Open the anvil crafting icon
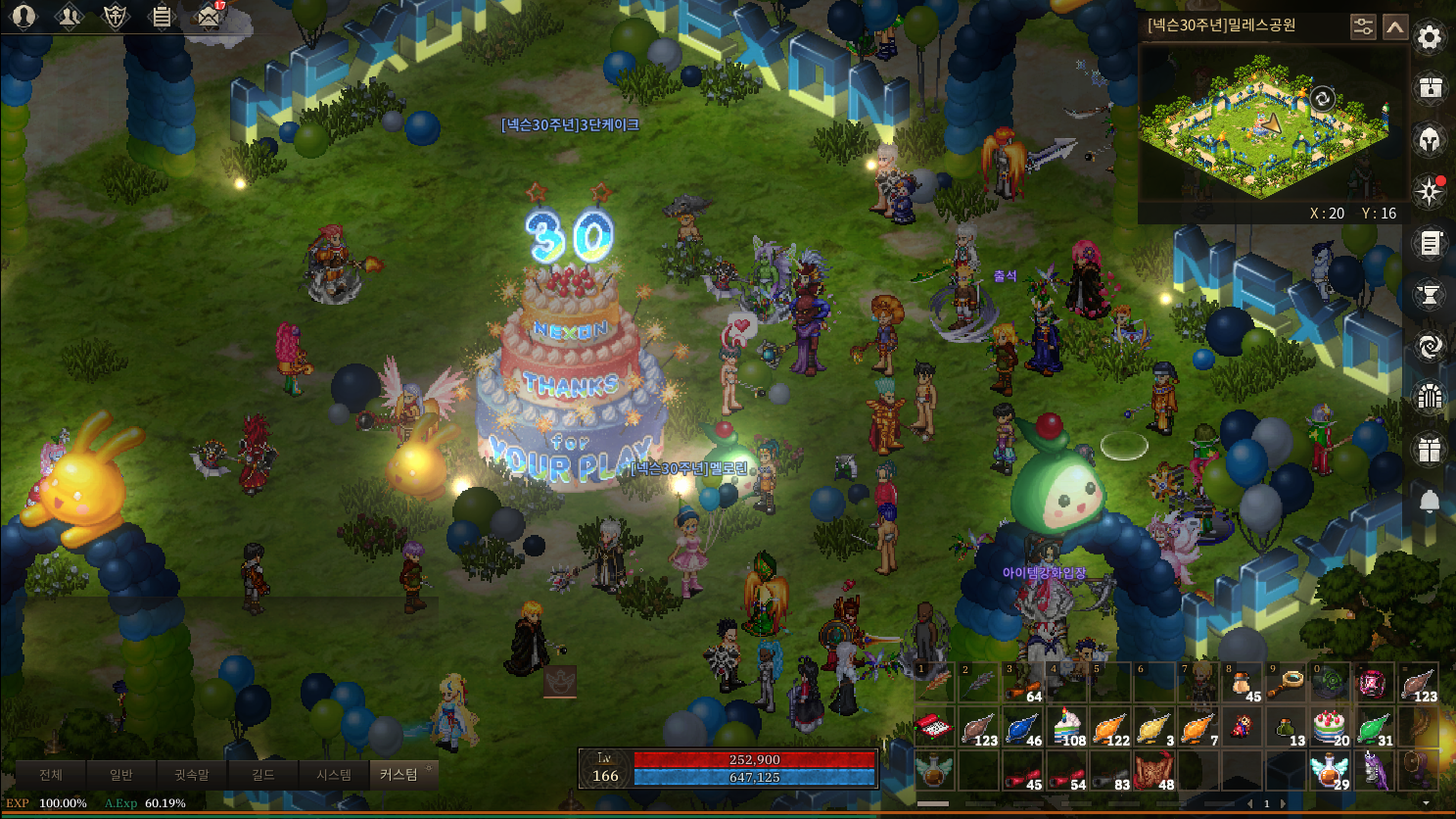Viewport: 1456px width, 819px height. (1430, 294)
